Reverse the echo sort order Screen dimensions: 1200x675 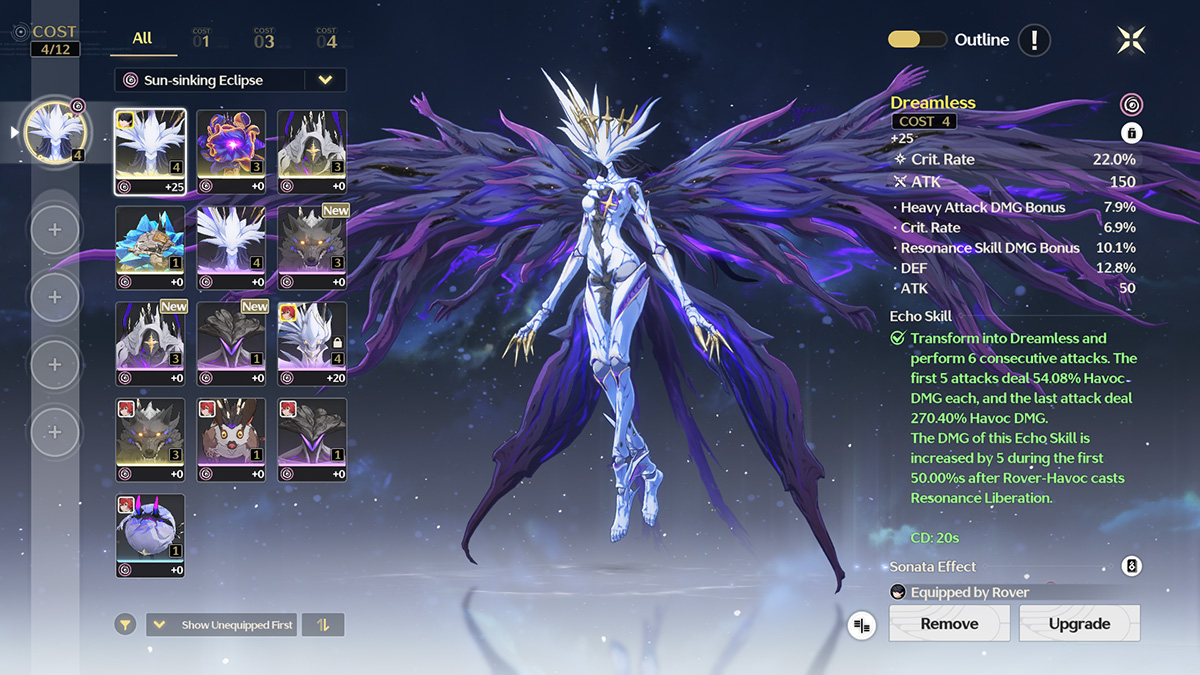tap(323, 625)
